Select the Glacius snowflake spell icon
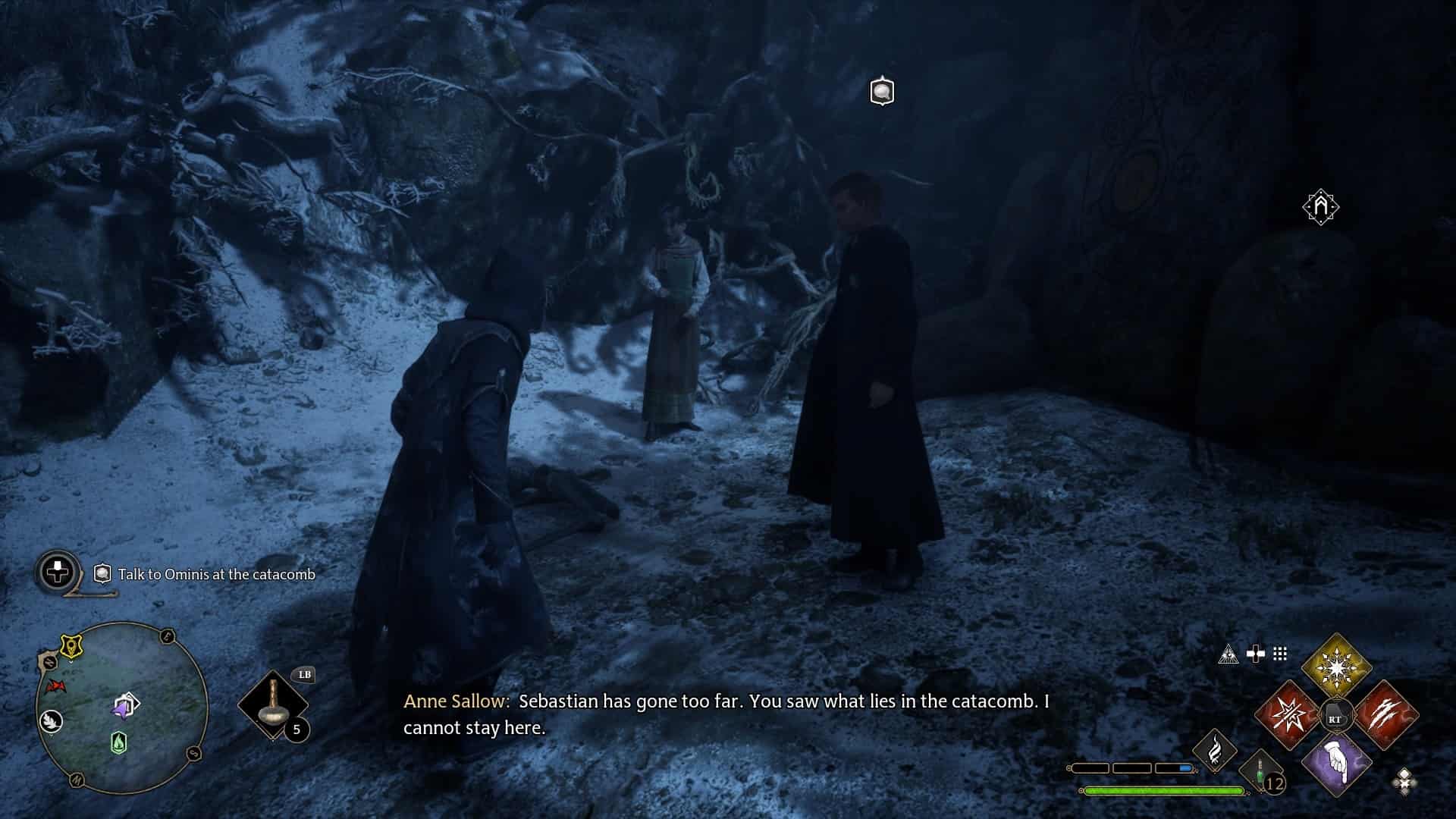The width and height of the screenshot is (1456, 819). [1336, 667]
